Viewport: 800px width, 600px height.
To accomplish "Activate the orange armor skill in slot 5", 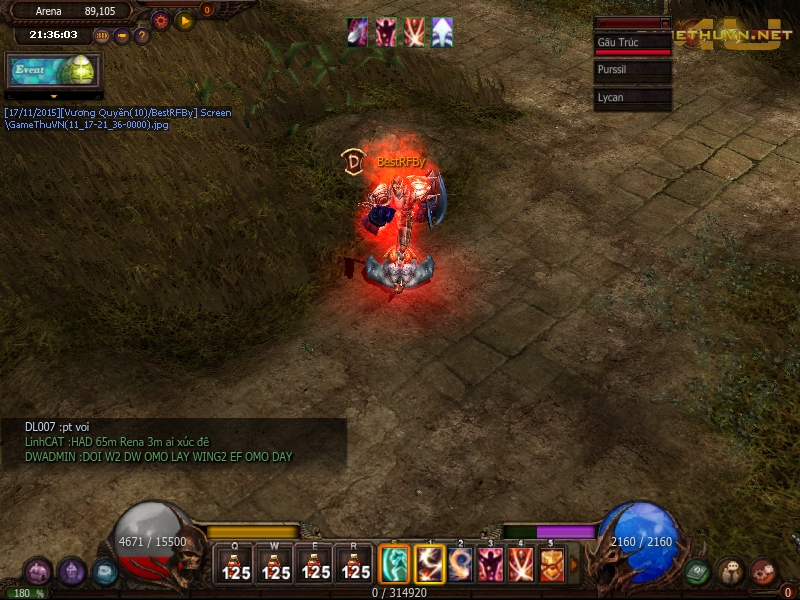I will [551, 565].
